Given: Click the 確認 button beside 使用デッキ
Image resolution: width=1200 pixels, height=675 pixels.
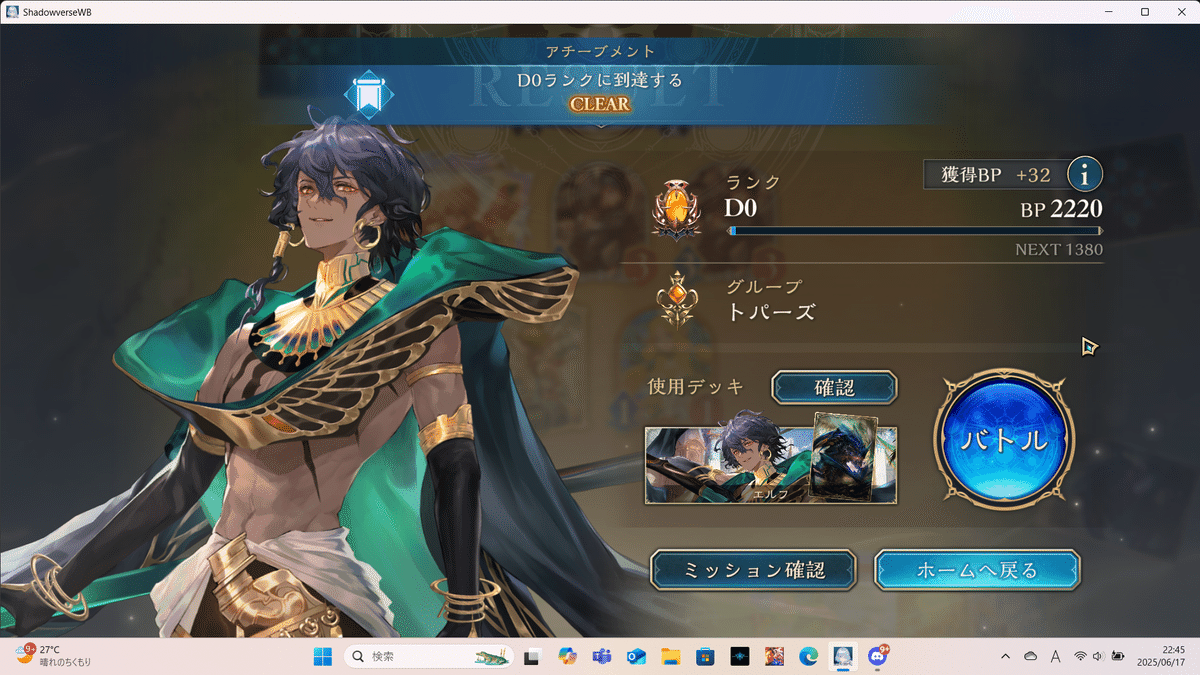Looking at the screenshot, I should (834, 387).
